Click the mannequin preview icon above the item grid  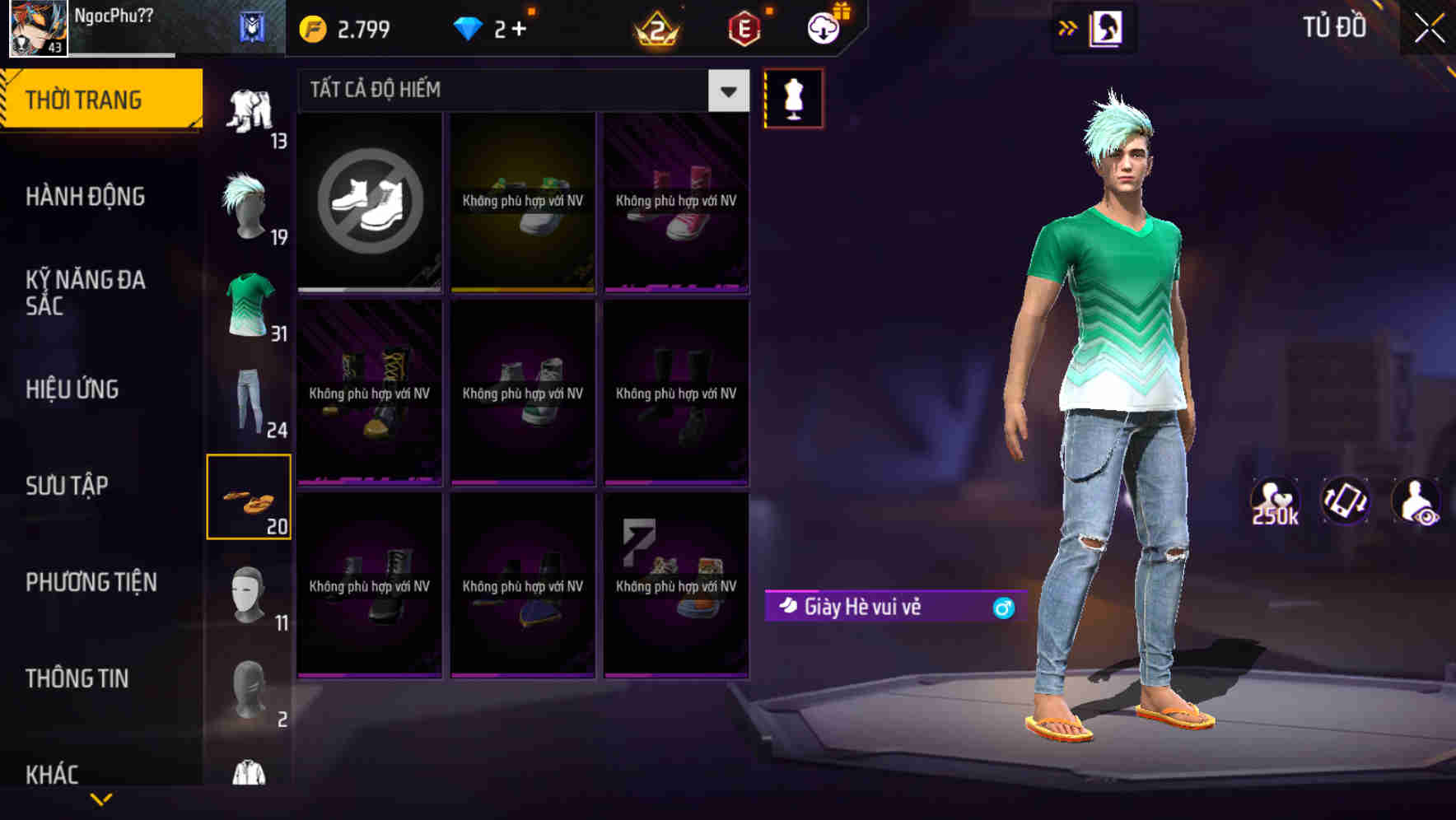793,98
